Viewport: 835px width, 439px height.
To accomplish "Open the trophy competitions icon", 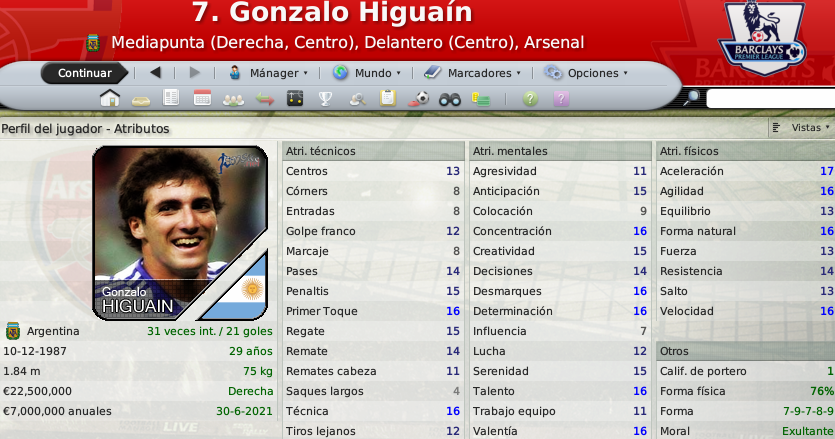I will [325, 98].
